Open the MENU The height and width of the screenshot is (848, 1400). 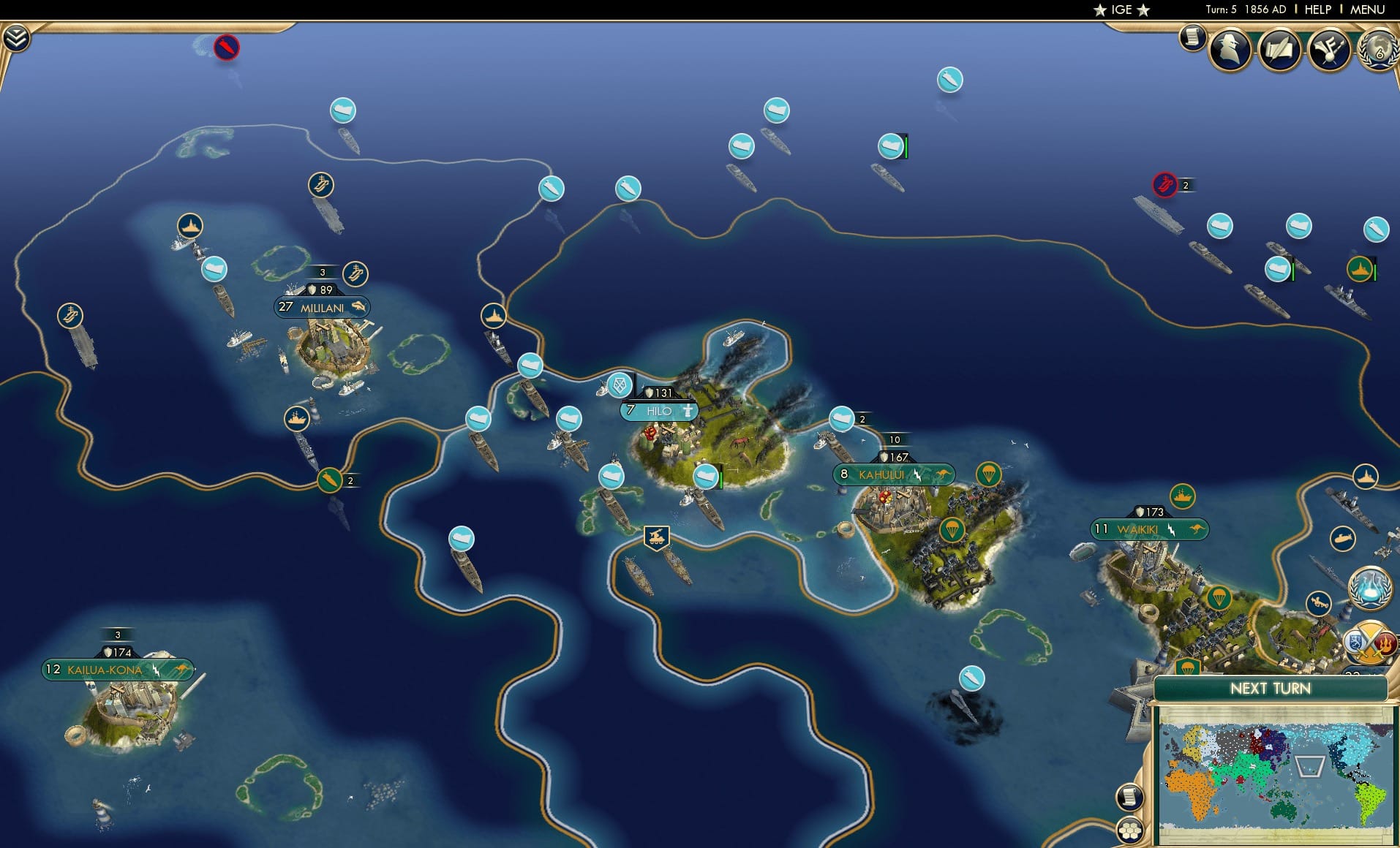pos(1366,10)
